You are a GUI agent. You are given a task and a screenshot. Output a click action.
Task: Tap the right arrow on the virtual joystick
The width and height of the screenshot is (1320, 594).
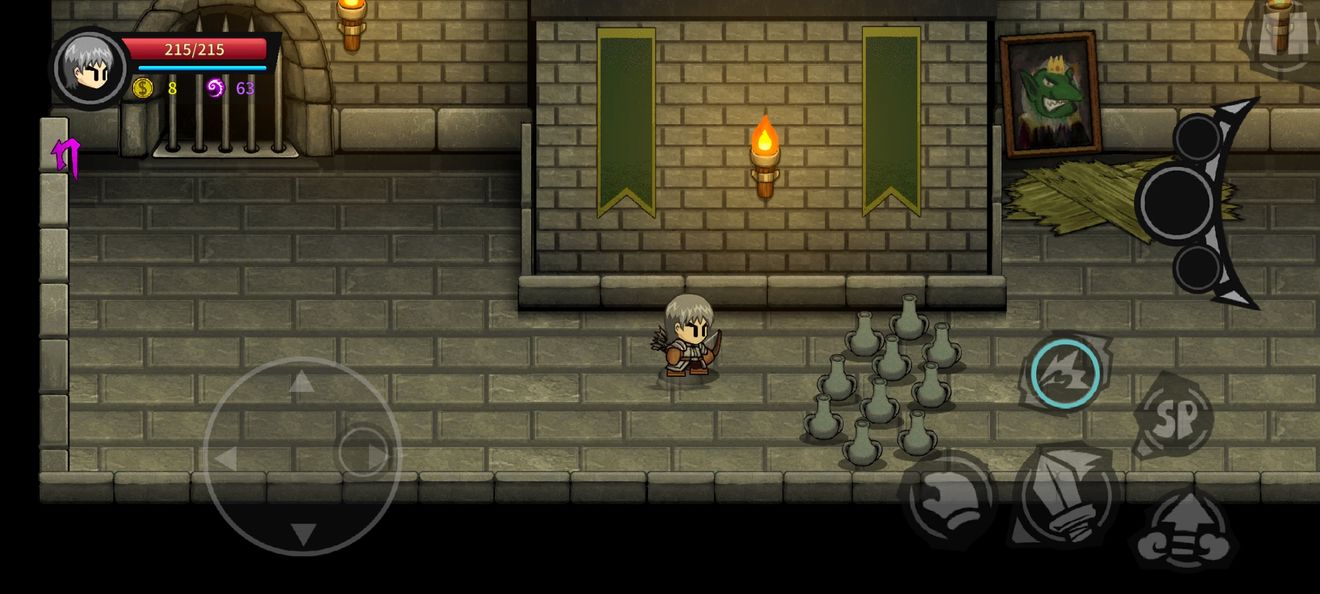tap(379, 457)
